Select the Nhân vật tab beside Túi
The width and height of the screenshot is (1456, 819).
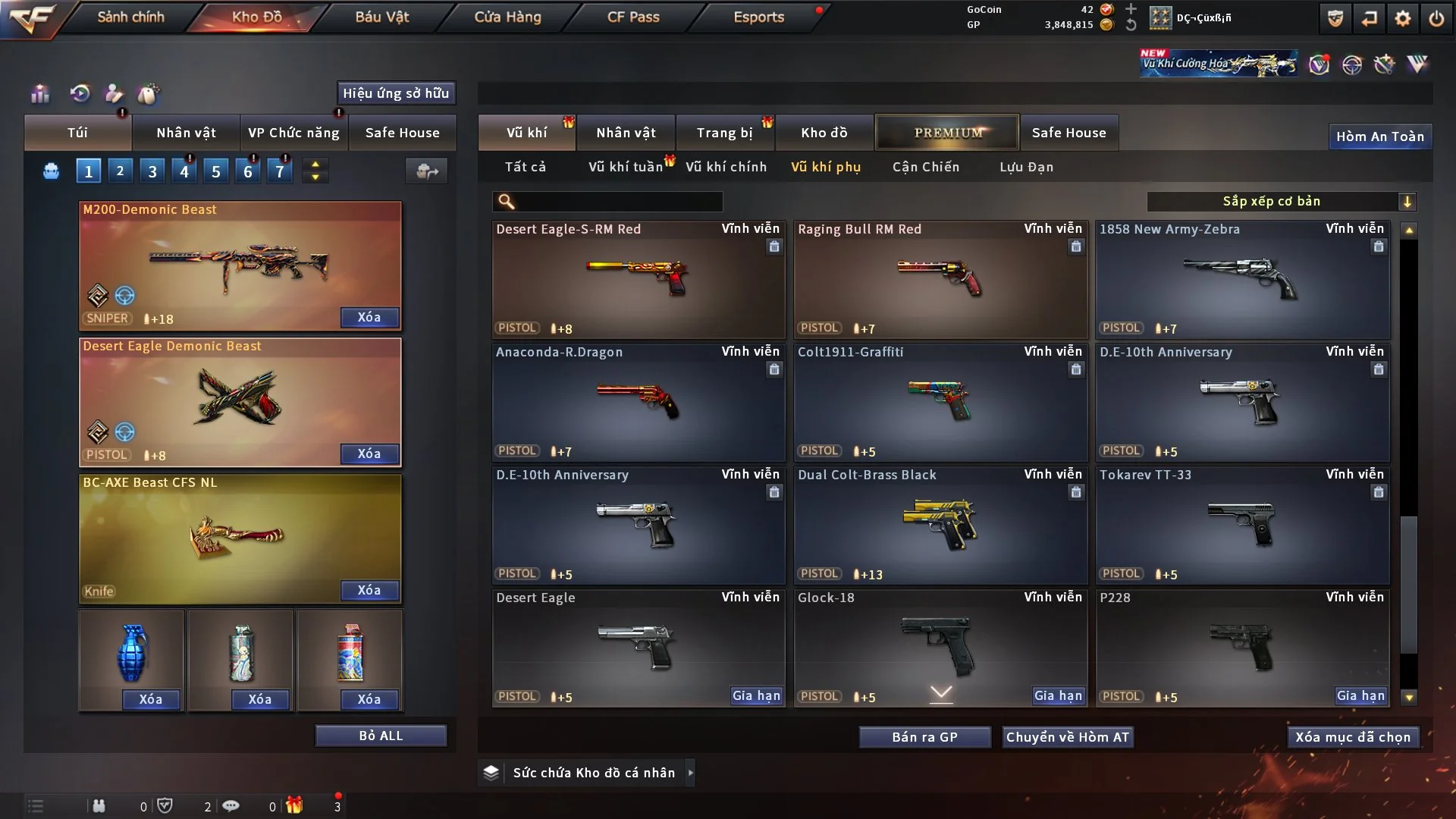(186, 133)
